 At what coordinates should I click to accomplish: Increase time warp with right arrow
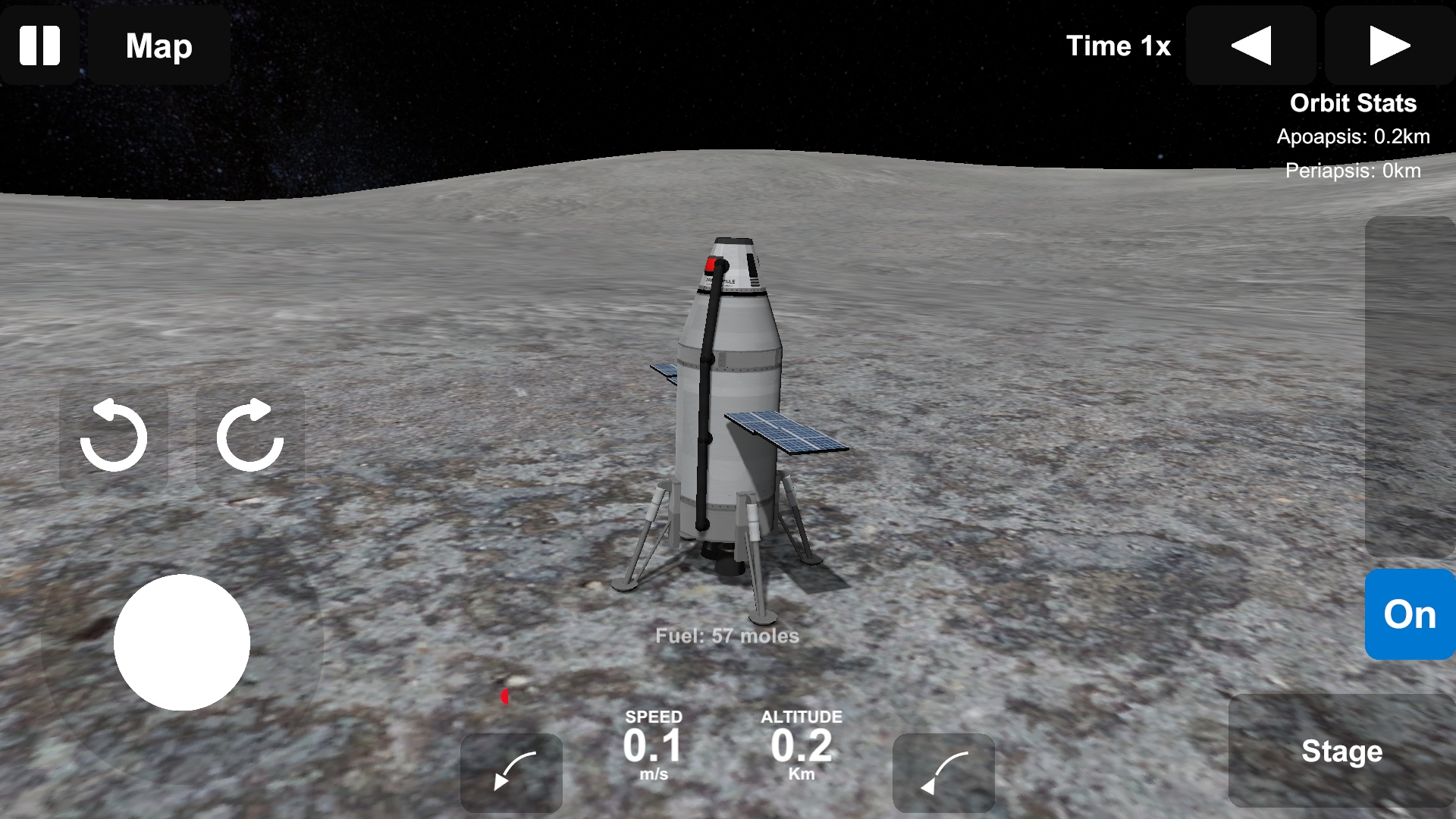(1389, 45)
